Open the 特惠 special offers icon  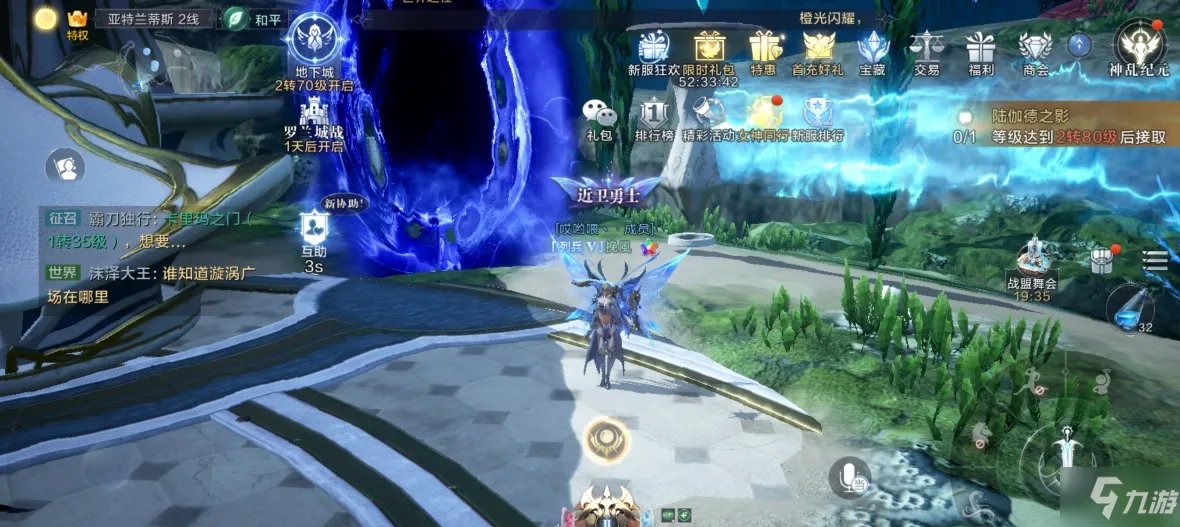[764, 48]
